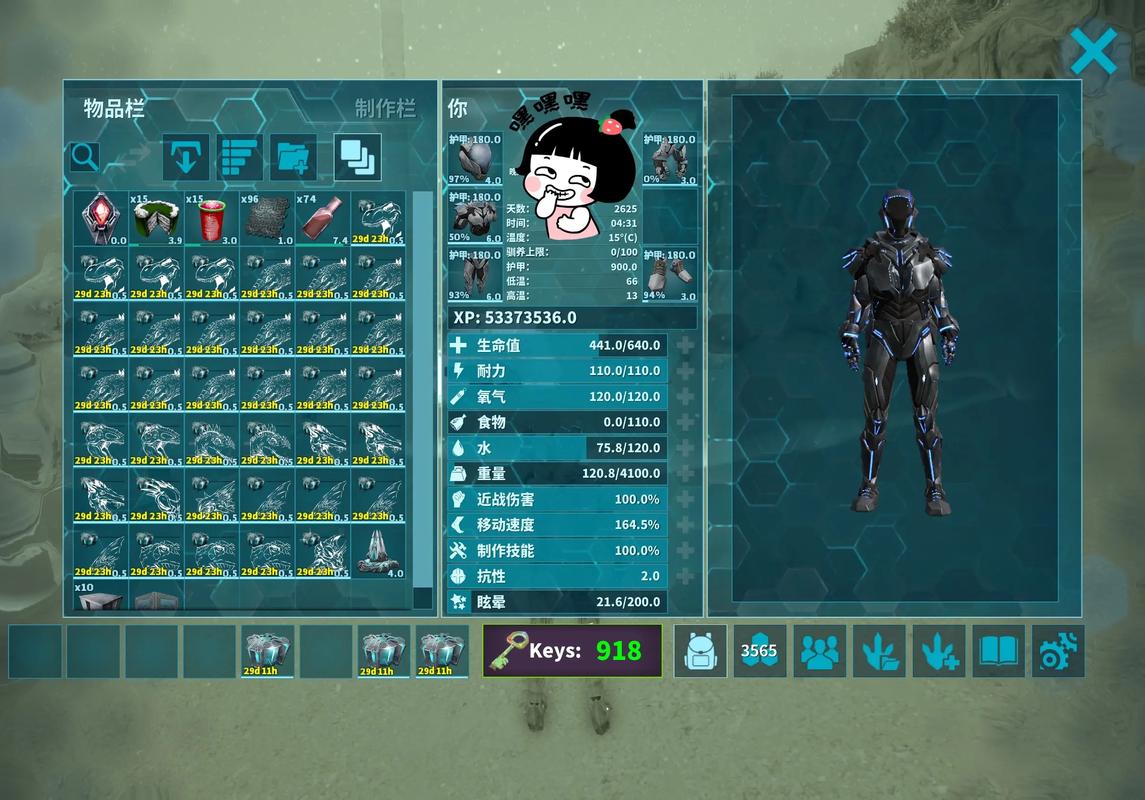1145x800 pixels.
Task: Sort items with the bars icon
Action: pos(240,157)
